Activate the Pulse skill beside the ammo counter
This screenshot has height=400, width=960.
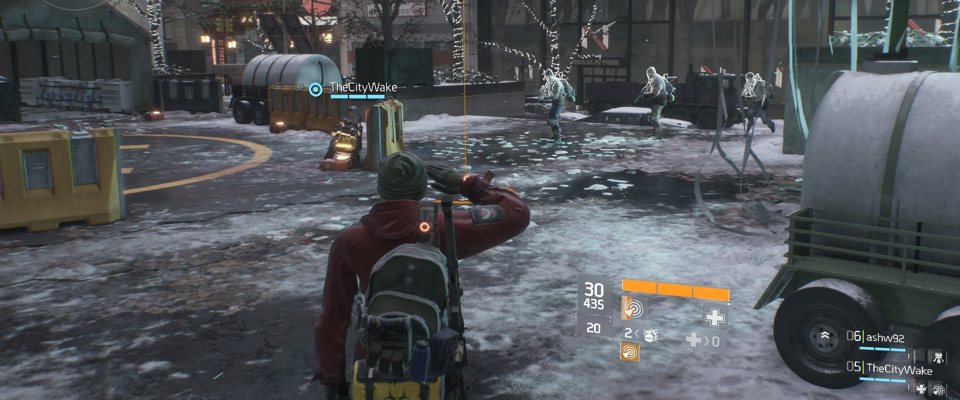pyautogui.click(x=632, y=308)
